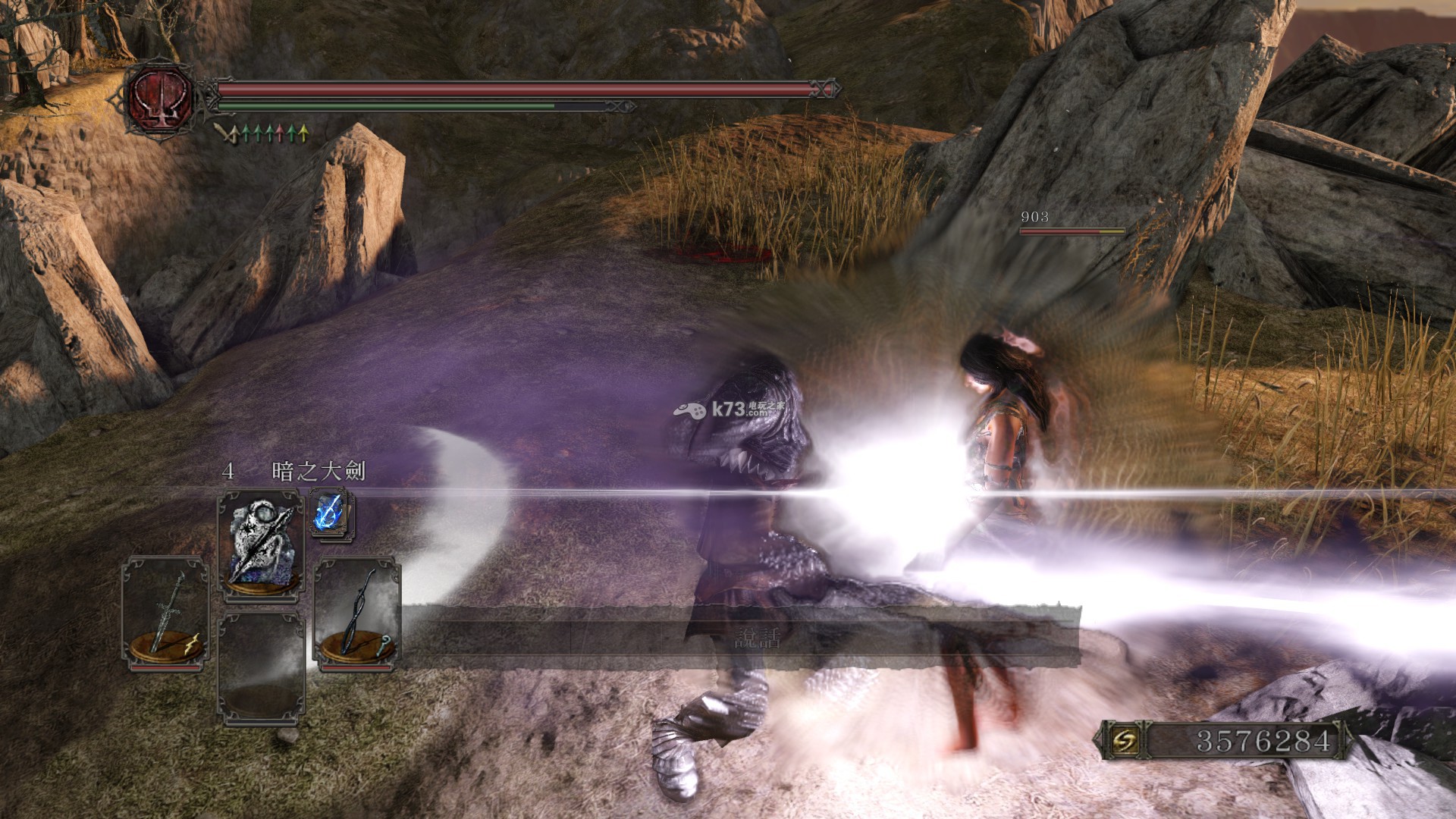Activate the 說話 talk prompt
Viewport: 1456px width, 819px height.
click(757, 638)
